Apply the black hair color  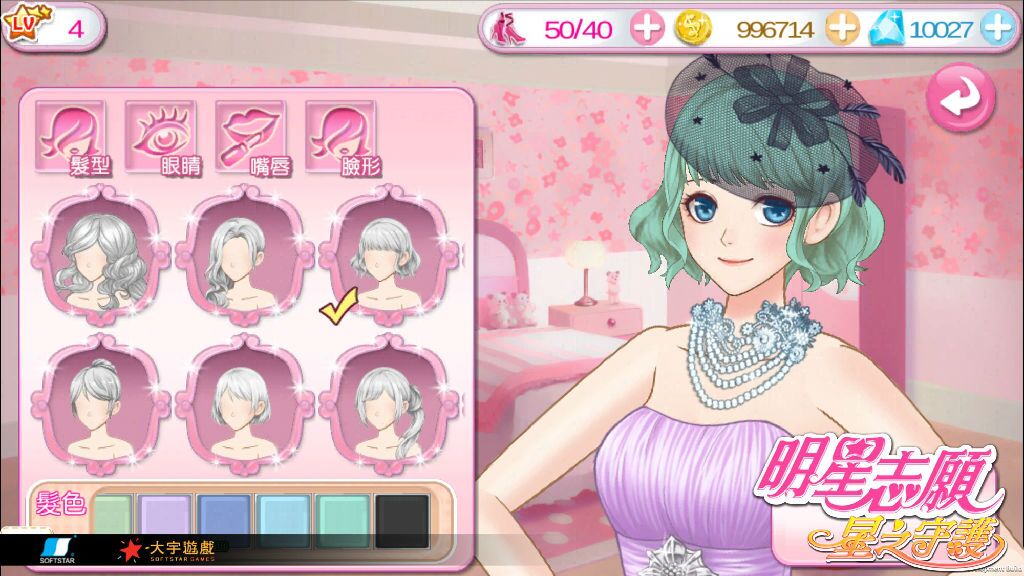coord(403,518)
